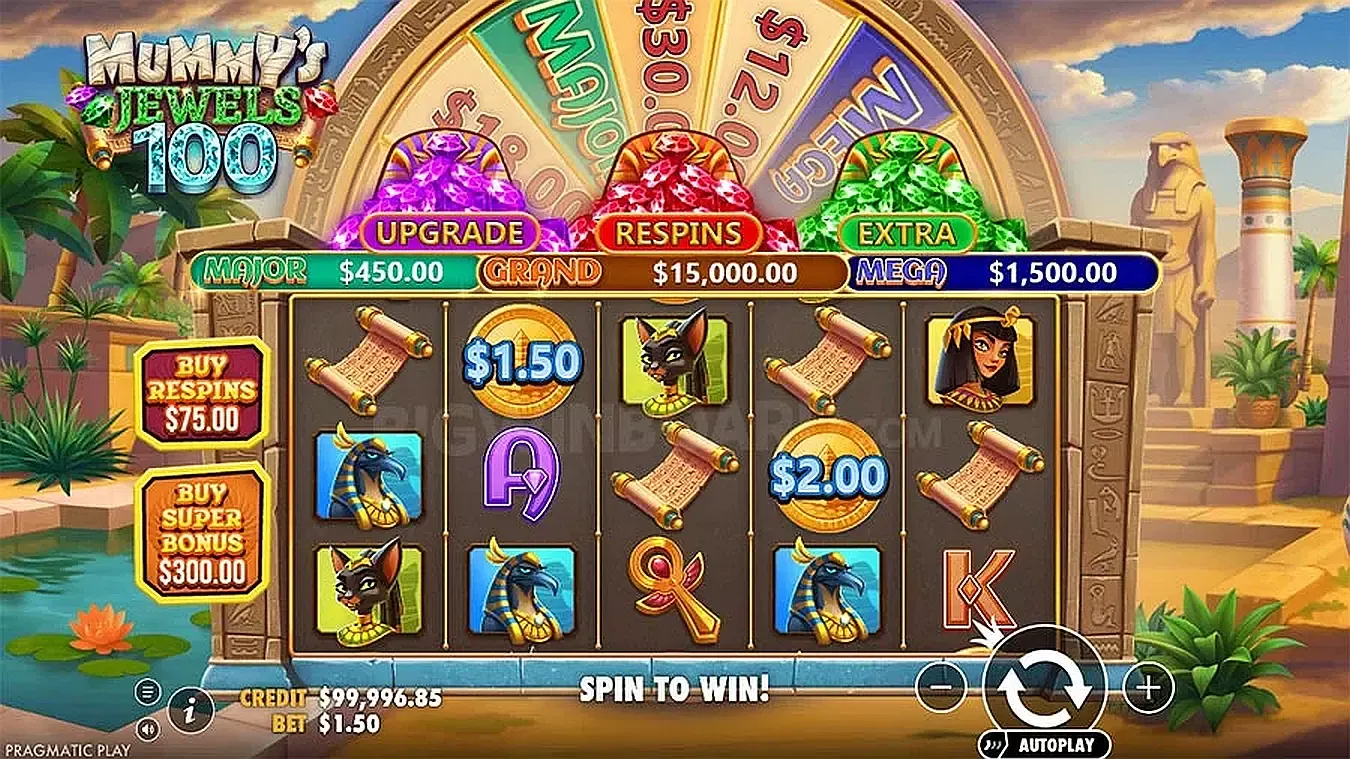Toggle the sound speaker icon
Screen dimensions: 1350x759
tap(148, 727)
